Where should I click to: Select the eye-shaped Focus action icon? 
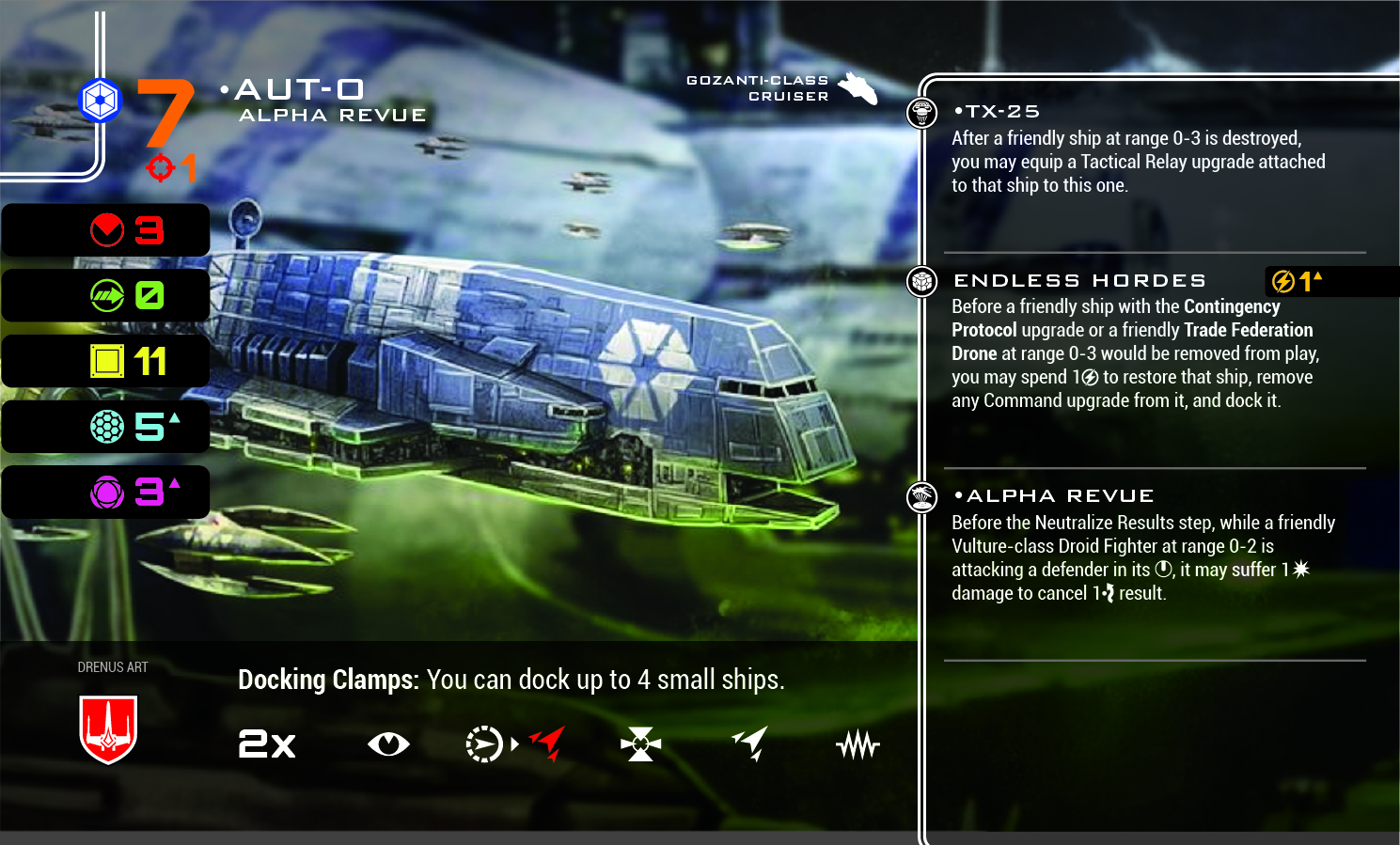[x=388, y=744]
